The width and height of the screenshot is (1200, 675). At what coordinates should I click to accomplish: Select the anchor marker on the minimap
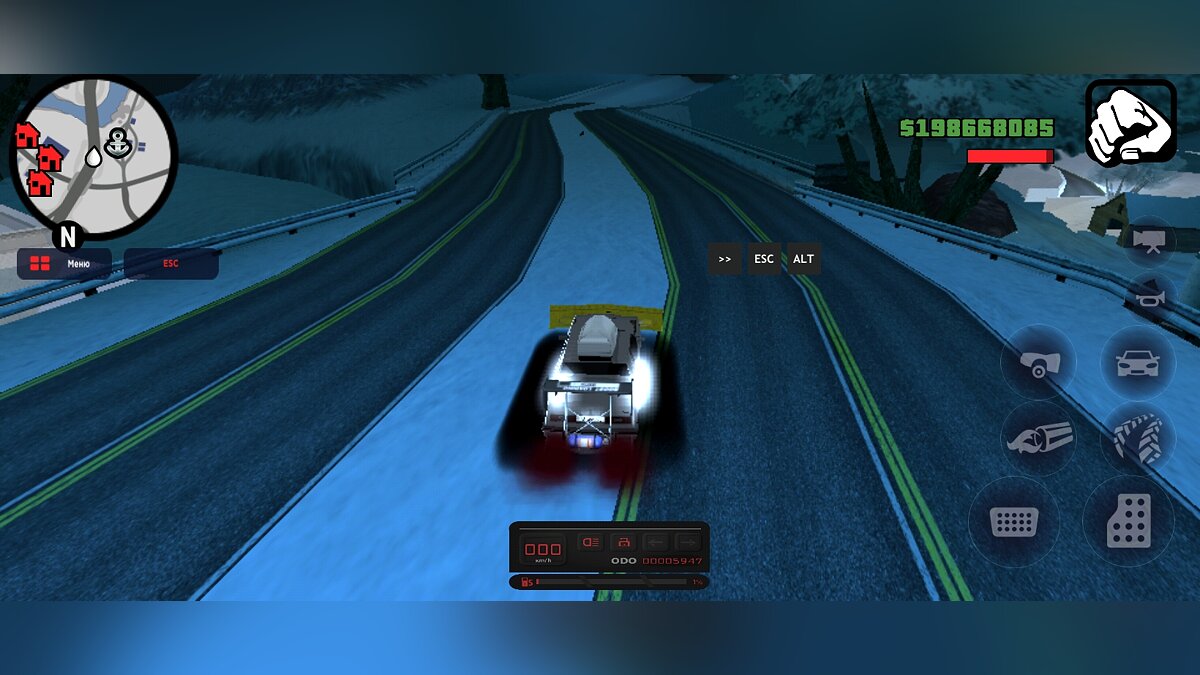(118, 142)
